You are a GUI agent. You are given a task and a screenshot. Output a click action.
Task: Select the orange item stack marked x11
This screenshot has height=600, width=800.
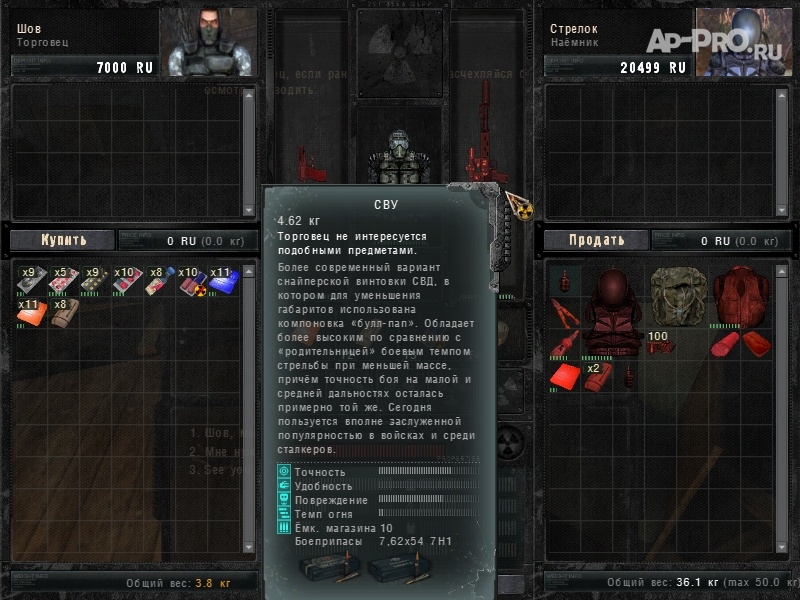[x=31, y=314]
